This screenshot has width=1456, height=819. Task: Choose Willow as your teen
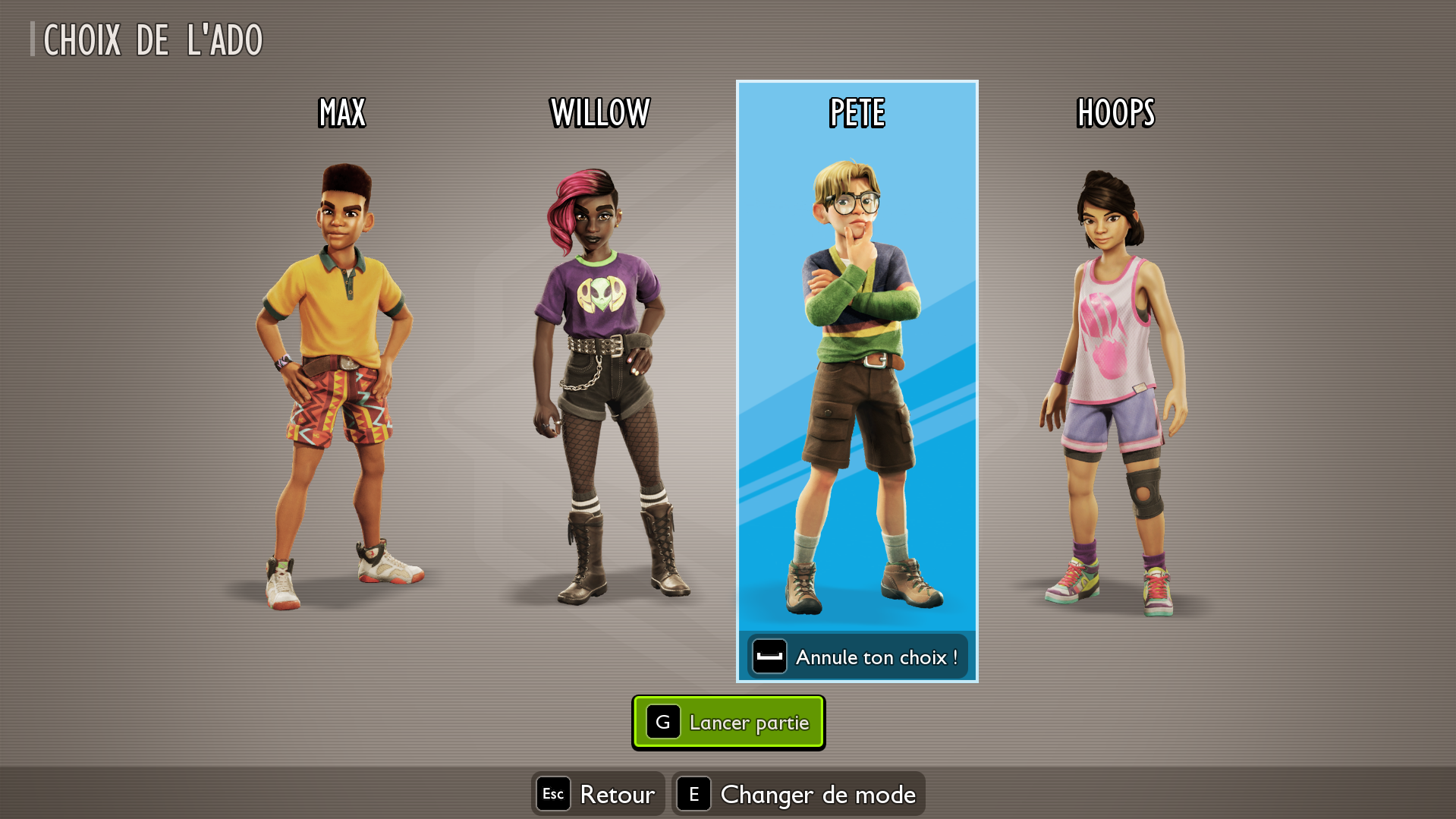pyautogui.click(x=599, y=380)
